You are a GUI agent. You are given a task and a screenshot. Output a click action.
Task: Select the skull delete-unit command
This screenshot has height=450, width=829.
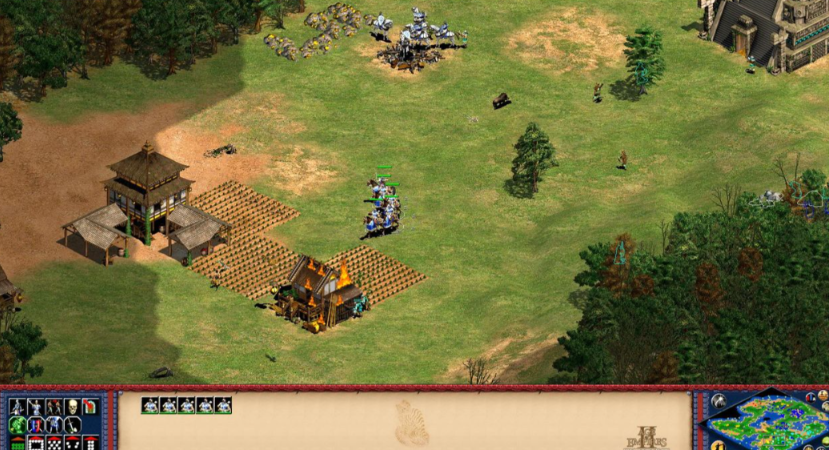click(71, 407)
